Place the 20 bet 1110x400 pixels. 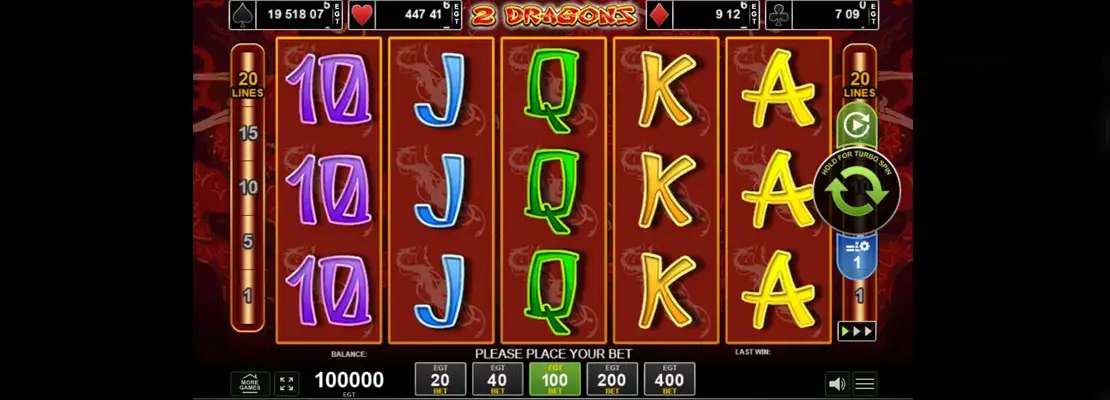pos(440,379)
